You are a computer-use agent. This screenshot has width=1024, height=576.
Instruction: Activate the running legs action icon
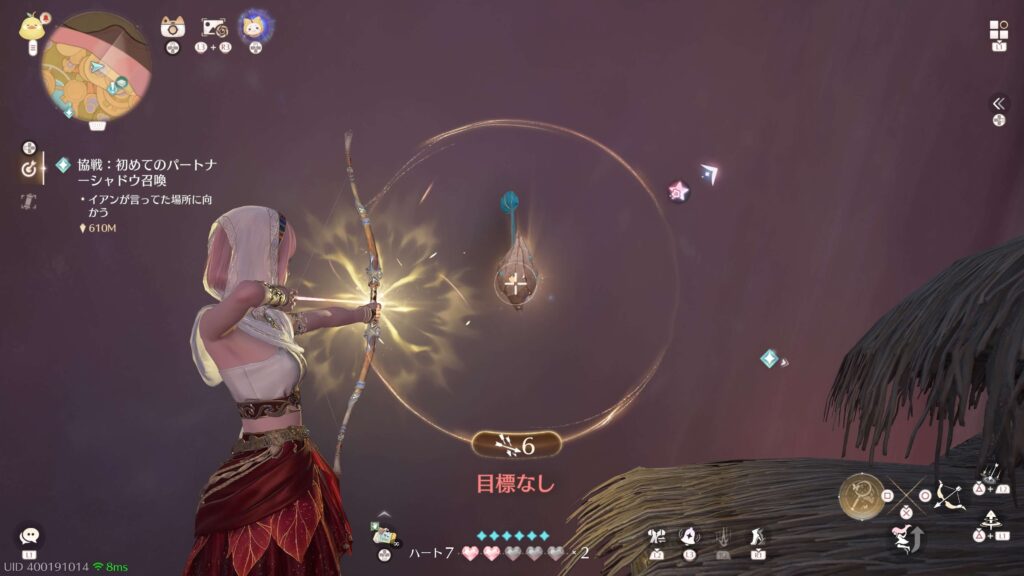(758, 538)
